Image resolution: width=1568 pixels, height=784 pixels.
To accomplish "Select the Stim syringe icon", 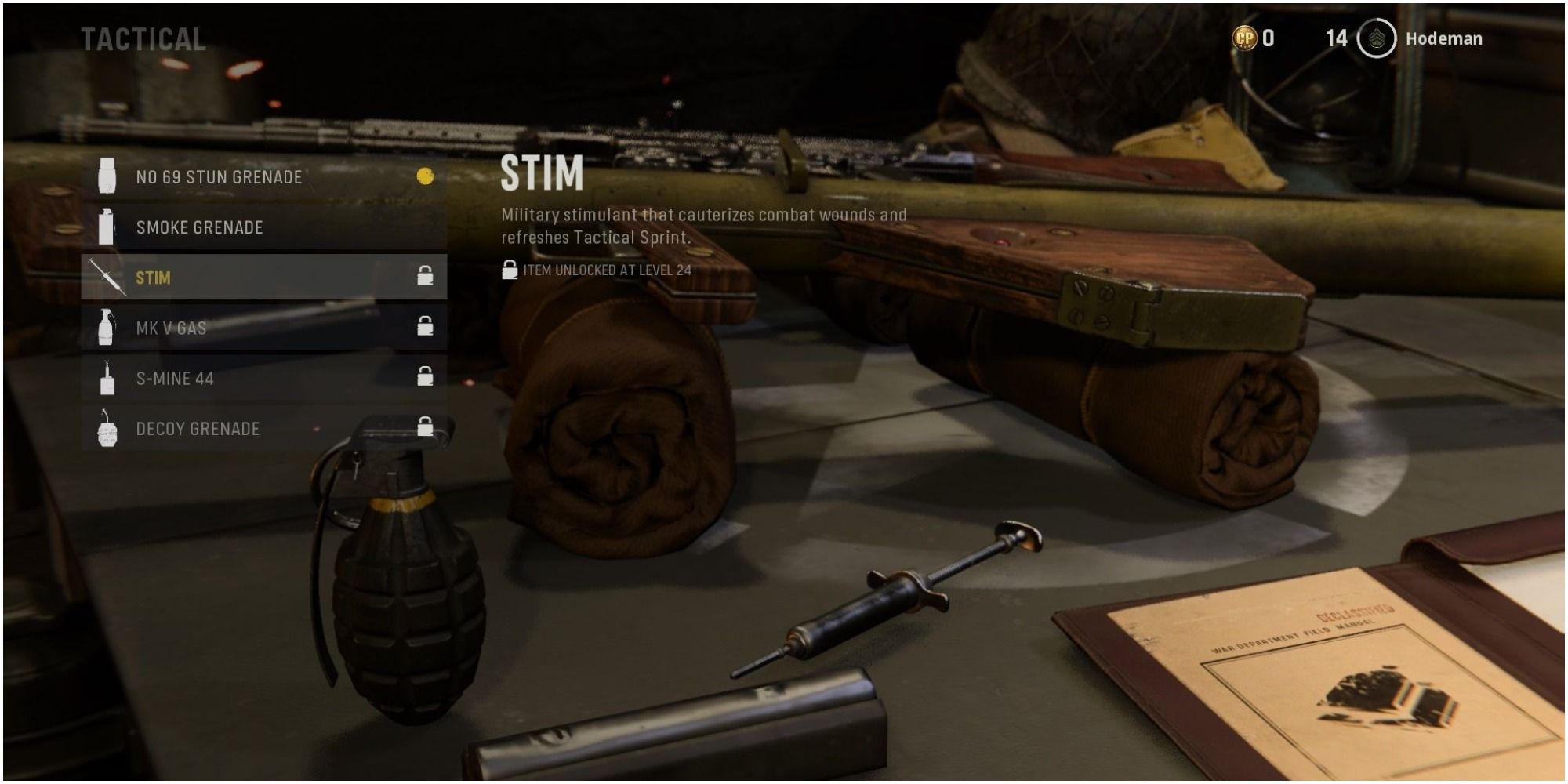I will point(106,277).
